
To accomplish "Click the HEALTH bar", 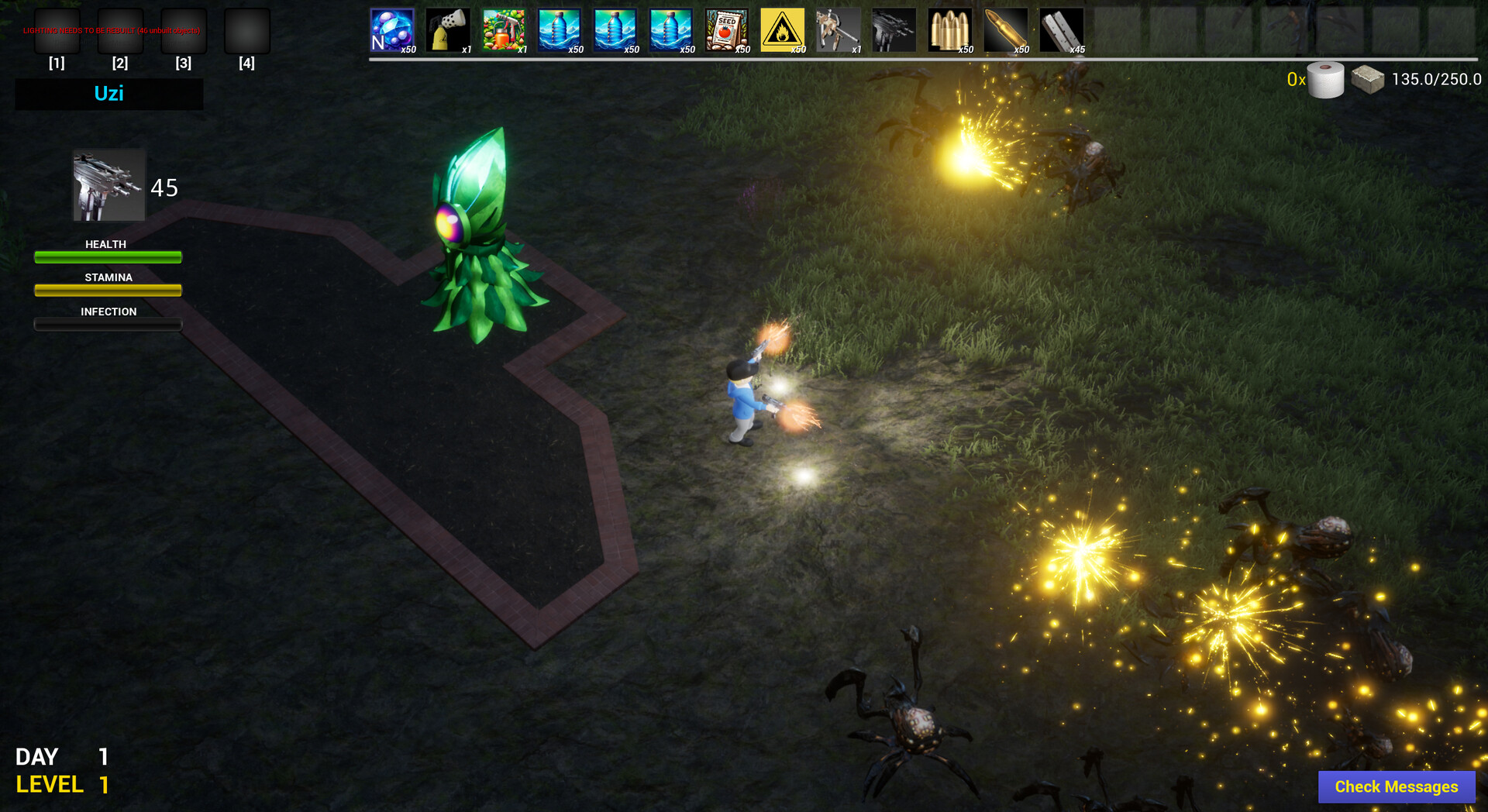I will pos(108,256).
